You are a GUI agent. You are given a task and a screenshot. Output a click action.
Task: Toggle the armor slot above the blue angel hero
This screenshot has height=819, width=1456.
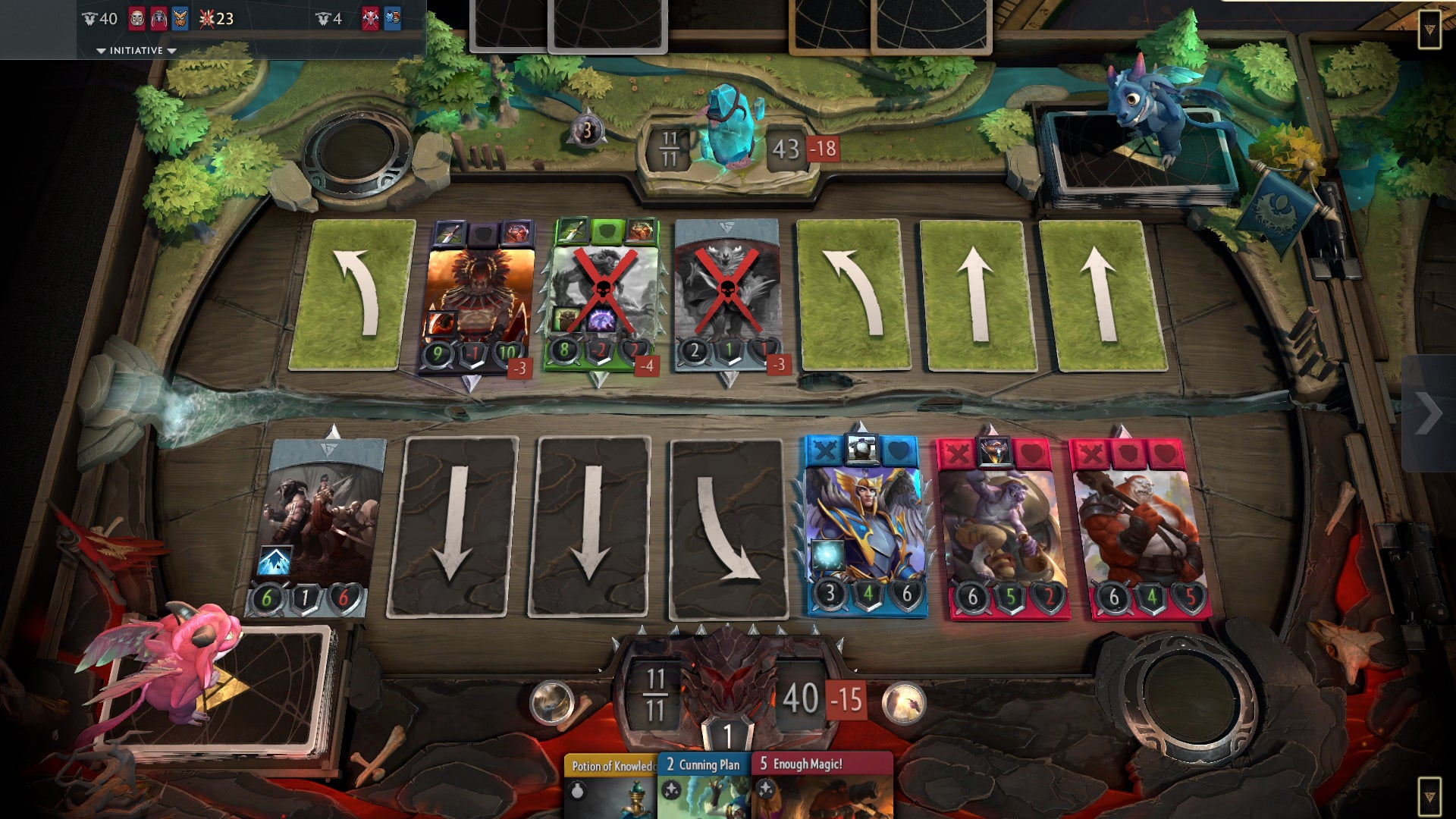[861, 450]
